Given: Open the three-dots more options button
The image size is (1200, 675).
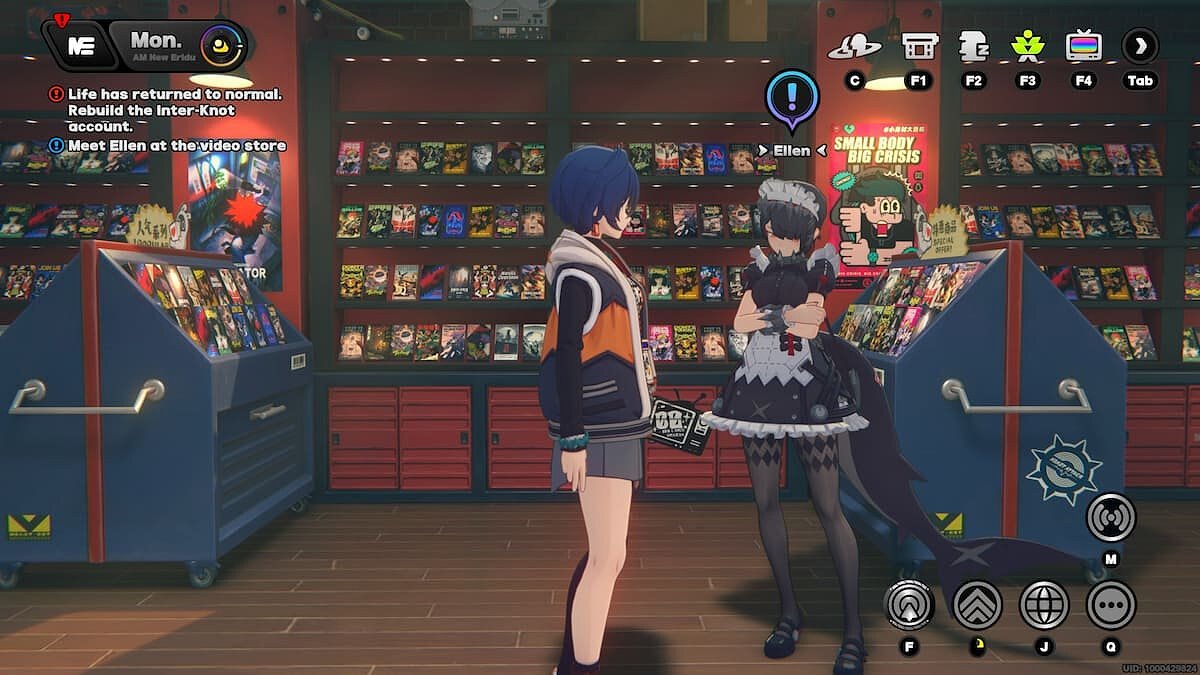Looking at the screenshot, I should (1111, 604).
